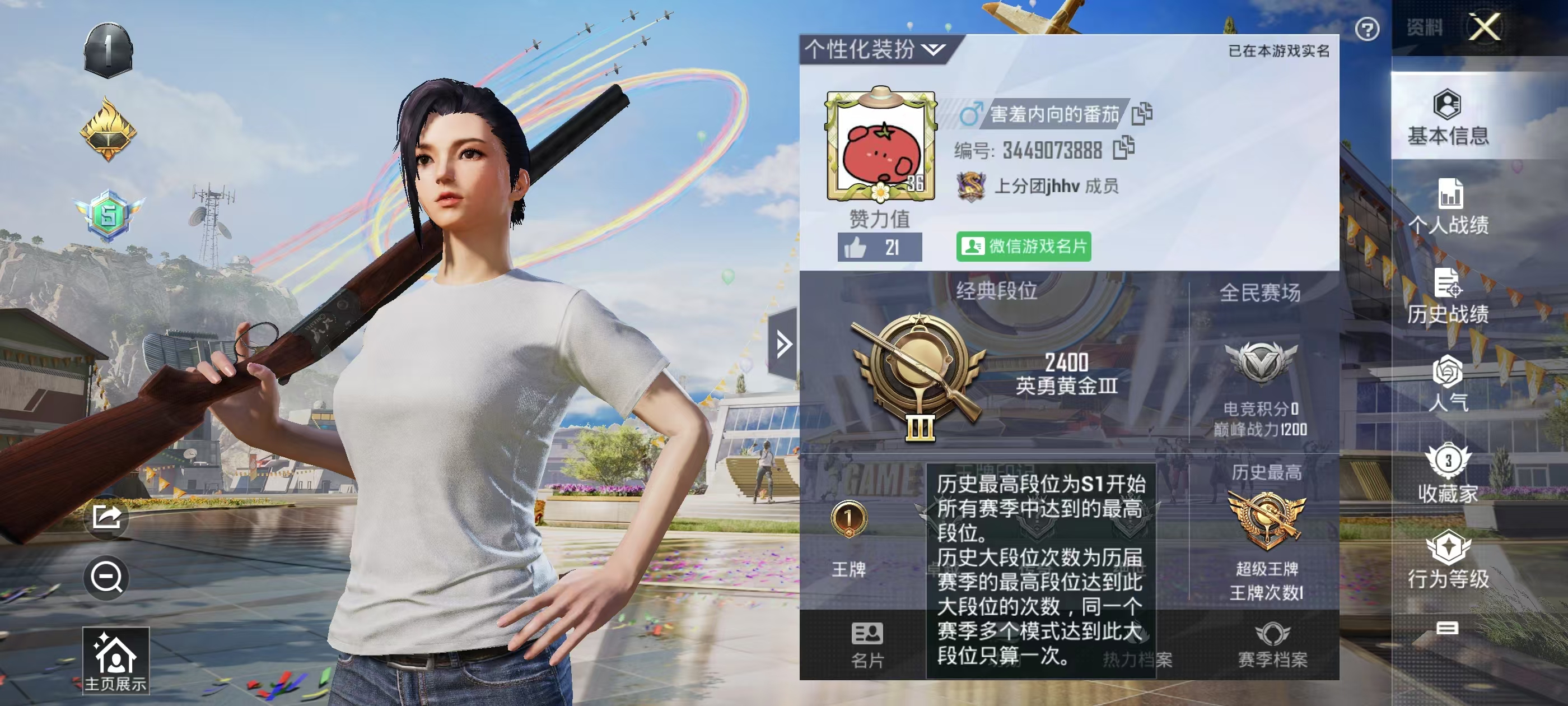Open the question mark help icon
Image resolution: width=1568 pixels, height=706 pixels.
(1366, 29)
